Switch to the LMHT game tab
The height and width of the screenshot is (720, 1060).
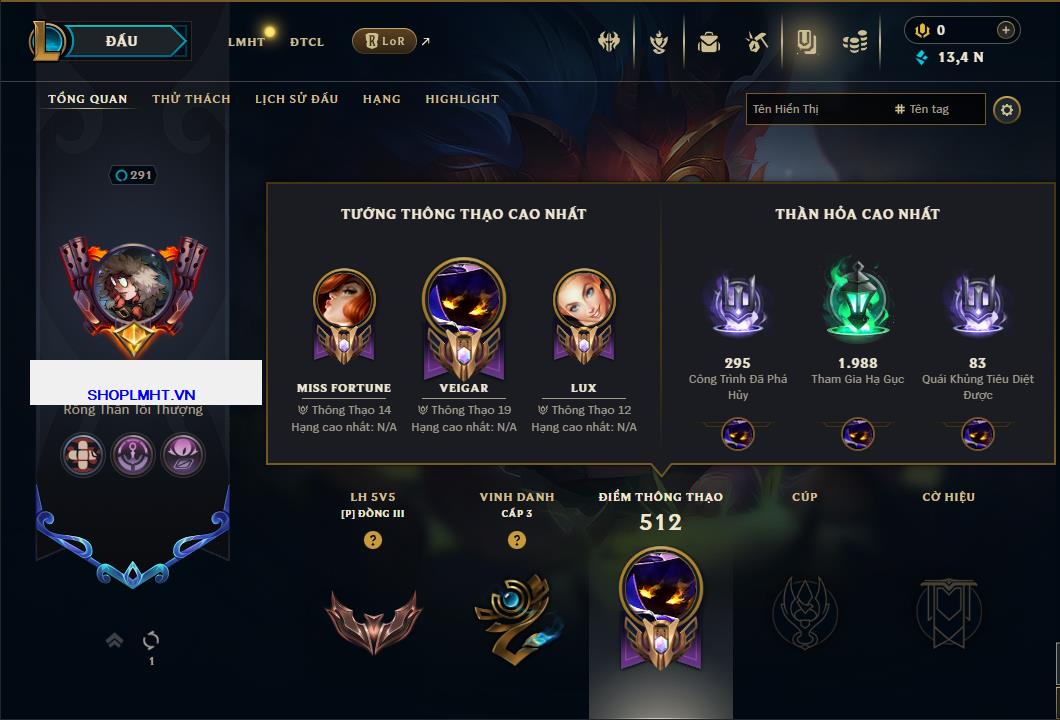(x=246, y=42)
